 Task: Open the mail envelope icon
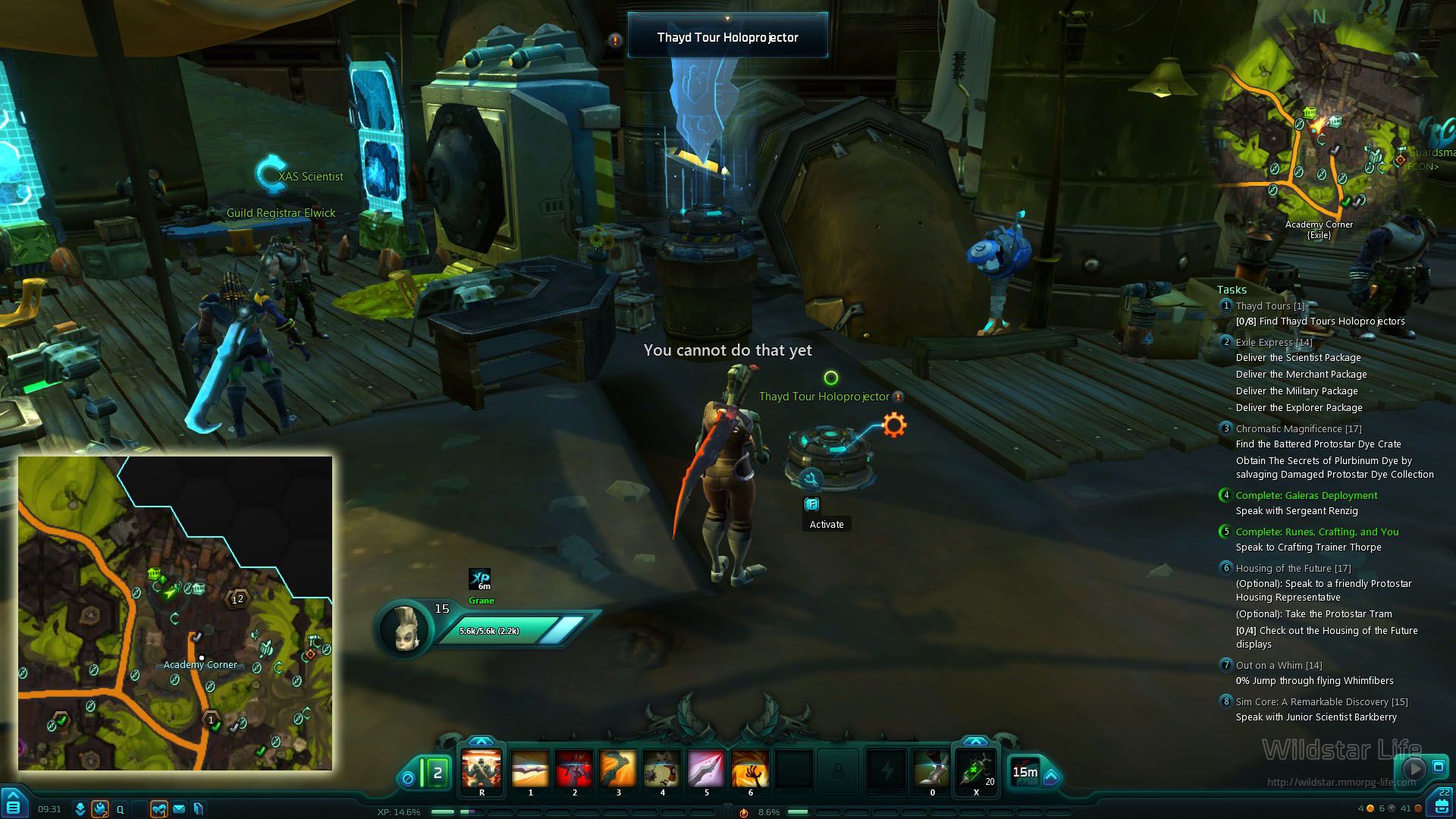[x=179, y=809]
